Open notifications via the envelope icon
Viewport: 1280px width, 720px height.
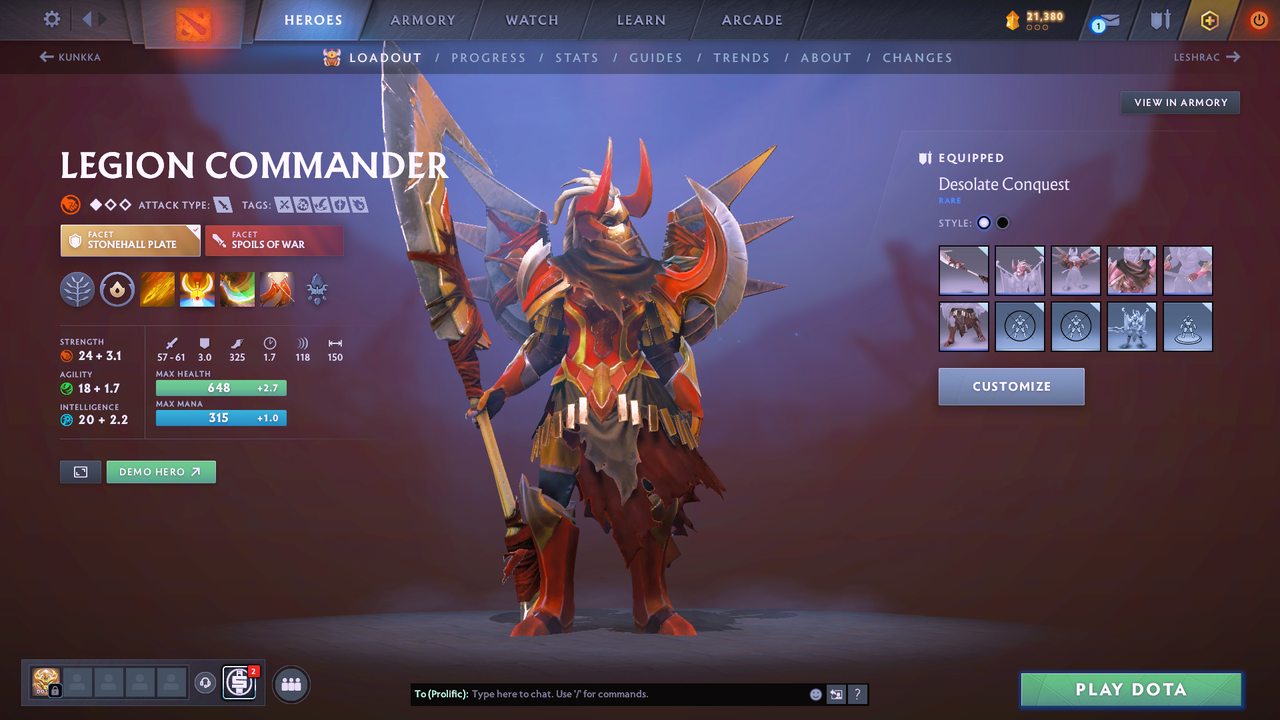point(1103,20)
